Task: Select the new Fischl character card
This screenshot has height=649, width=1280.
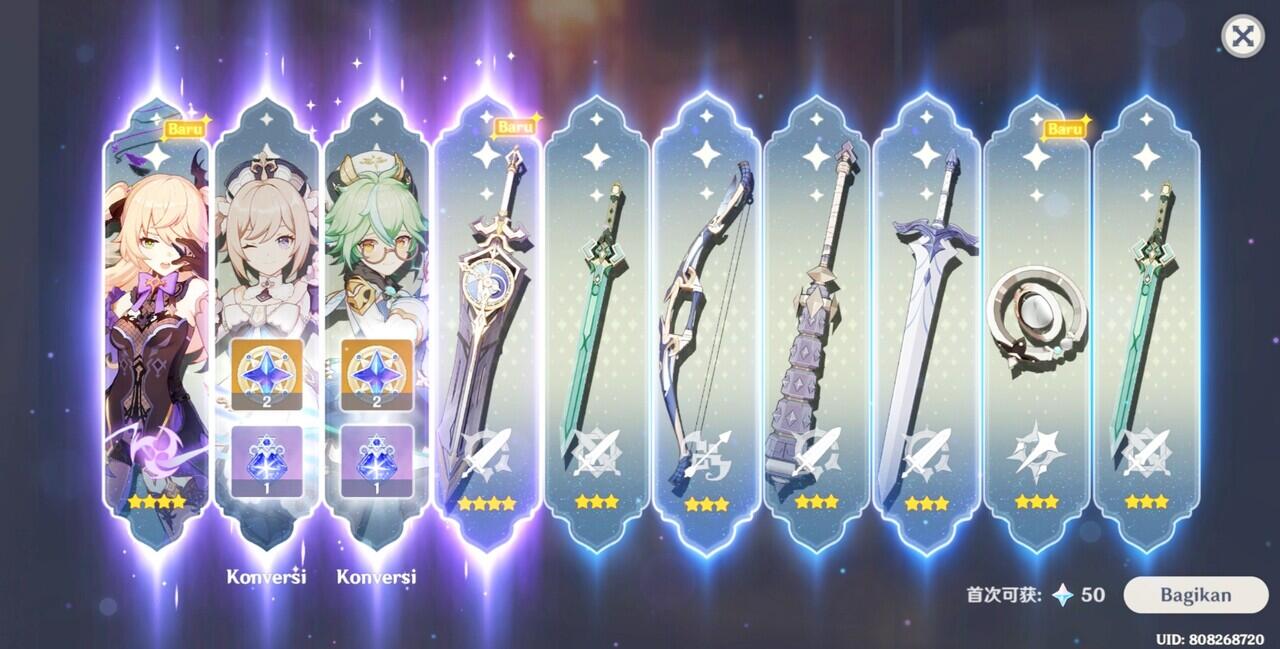Action: (156, 320)
